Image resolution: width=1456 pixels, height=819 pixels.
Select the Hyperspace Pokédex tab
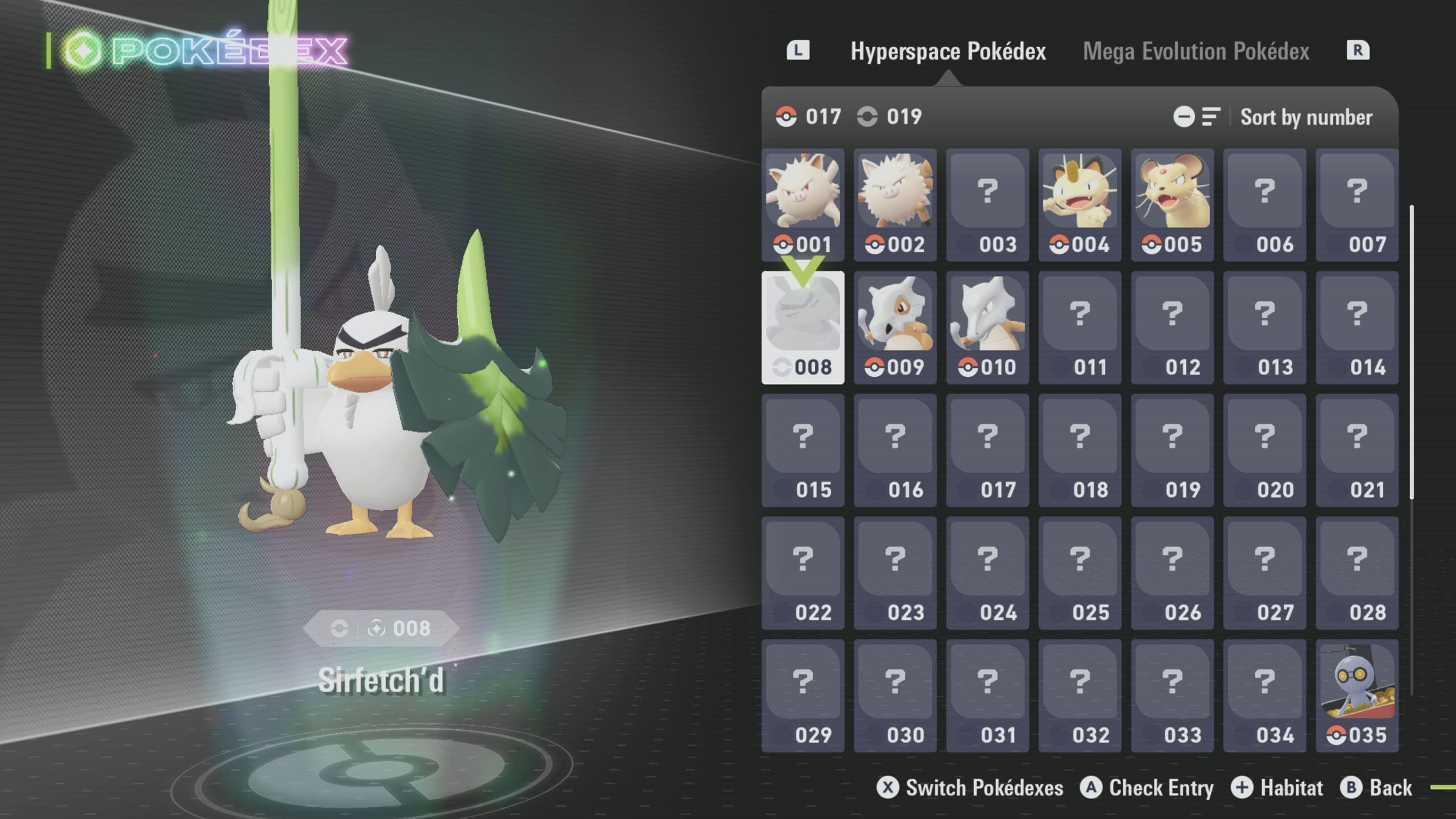click(x=948, y=51)
